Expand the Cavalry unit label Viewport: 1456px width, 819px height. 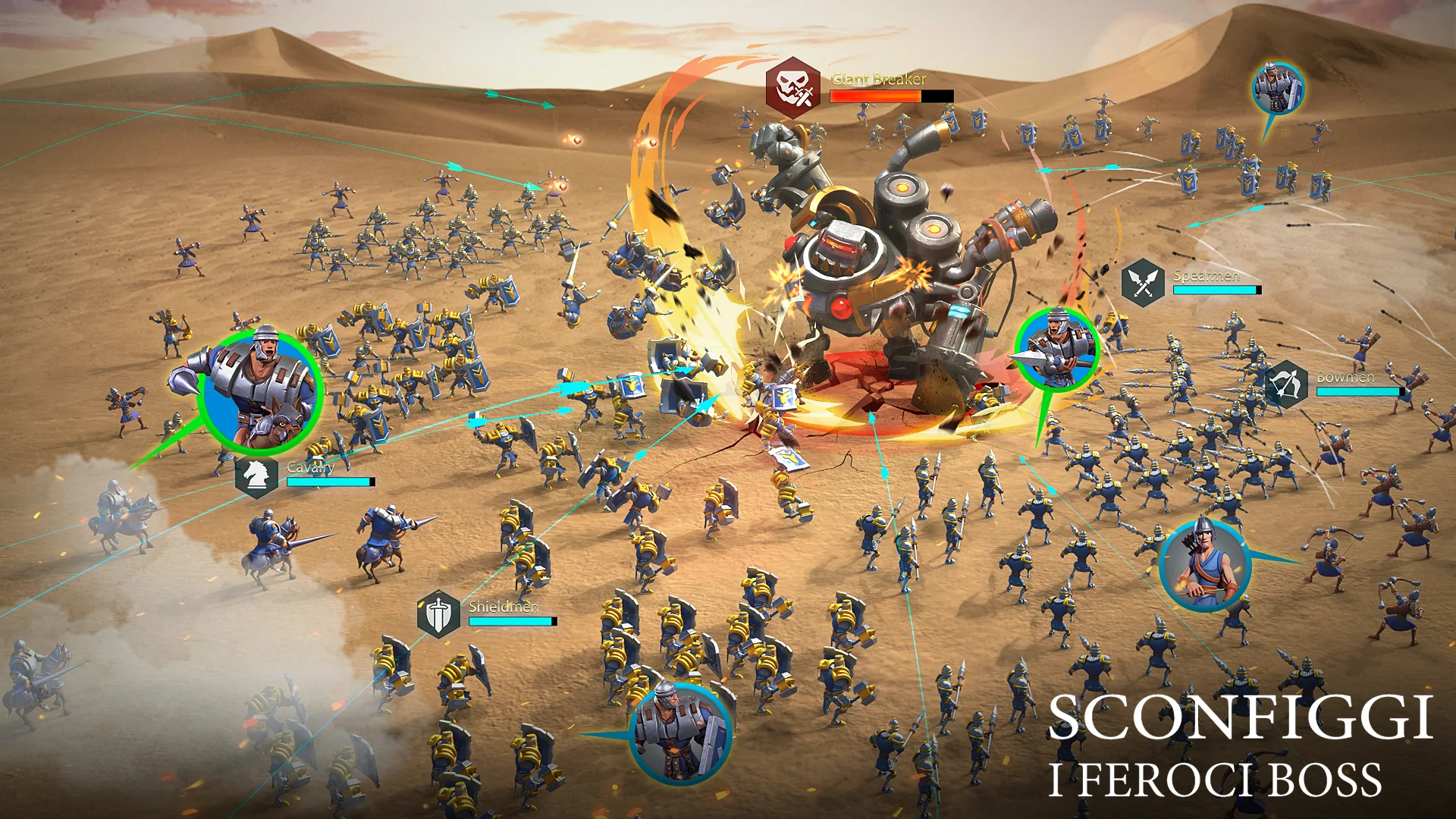click(311, 468)
